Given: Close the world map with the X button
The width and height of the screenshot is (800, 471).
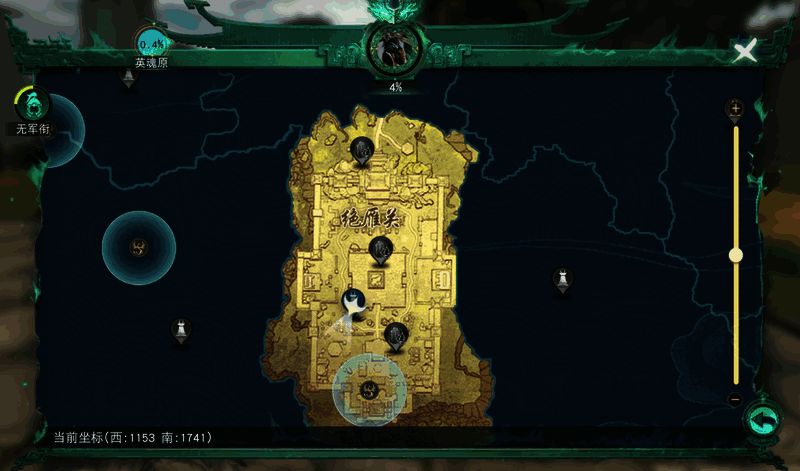Looking at the screenshot, I should pos(744,51).
